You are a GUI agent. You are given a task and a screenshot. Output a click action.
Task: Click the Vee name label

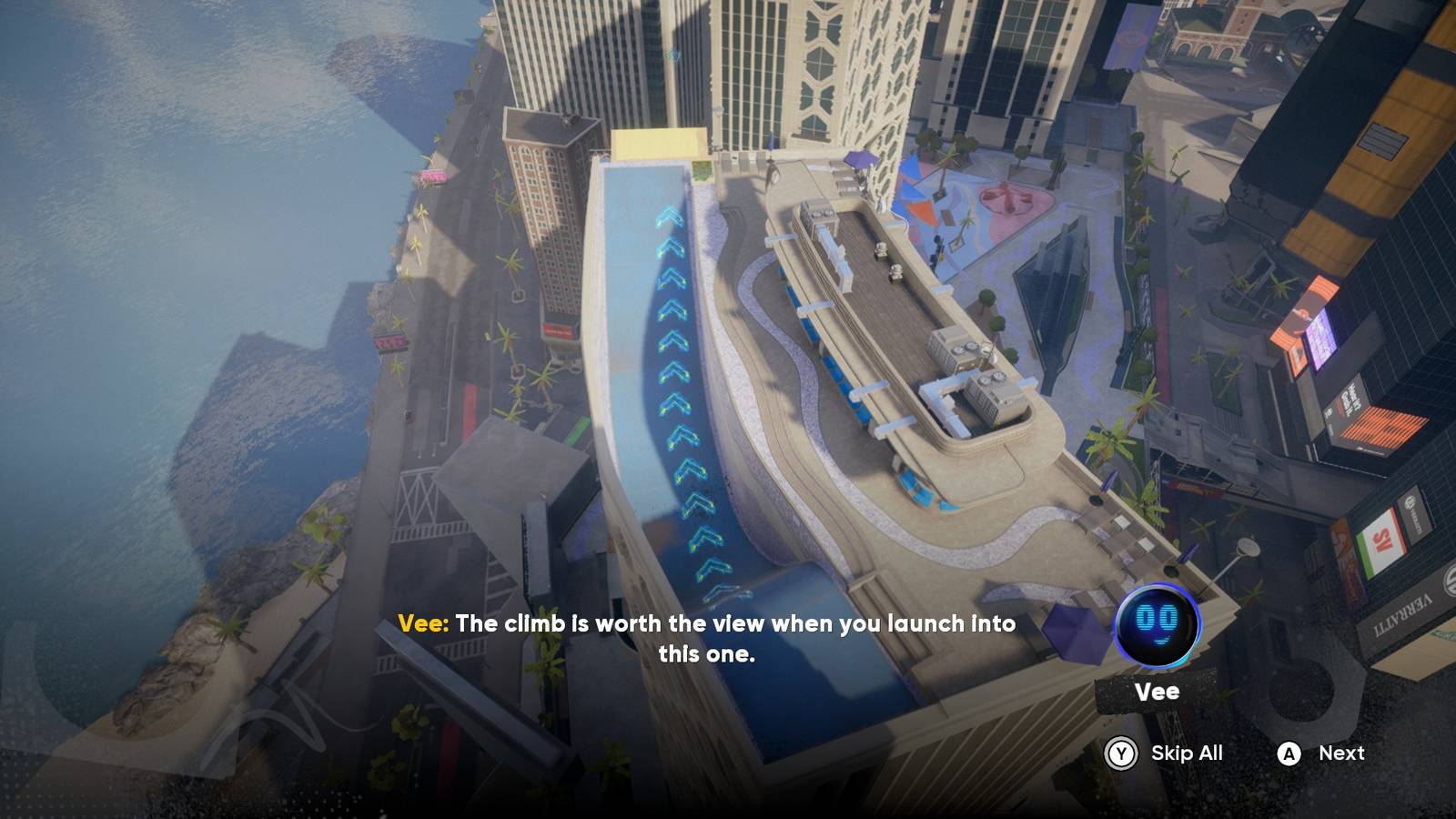tap(1159, 692)
